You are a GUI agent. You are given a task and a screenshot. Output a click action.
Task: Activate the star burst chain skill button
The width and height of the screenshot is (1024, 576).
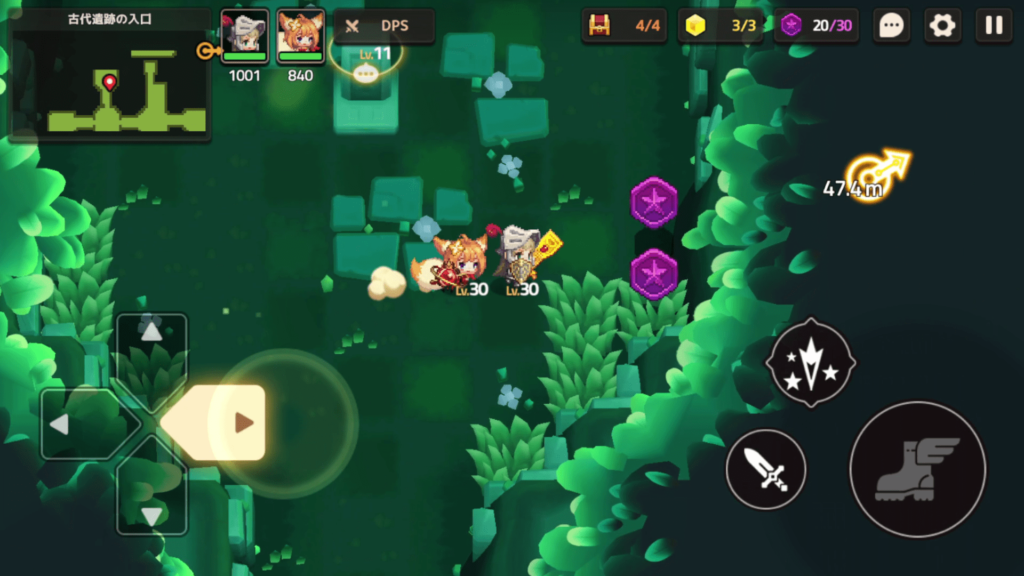click(x=810, y=361)
